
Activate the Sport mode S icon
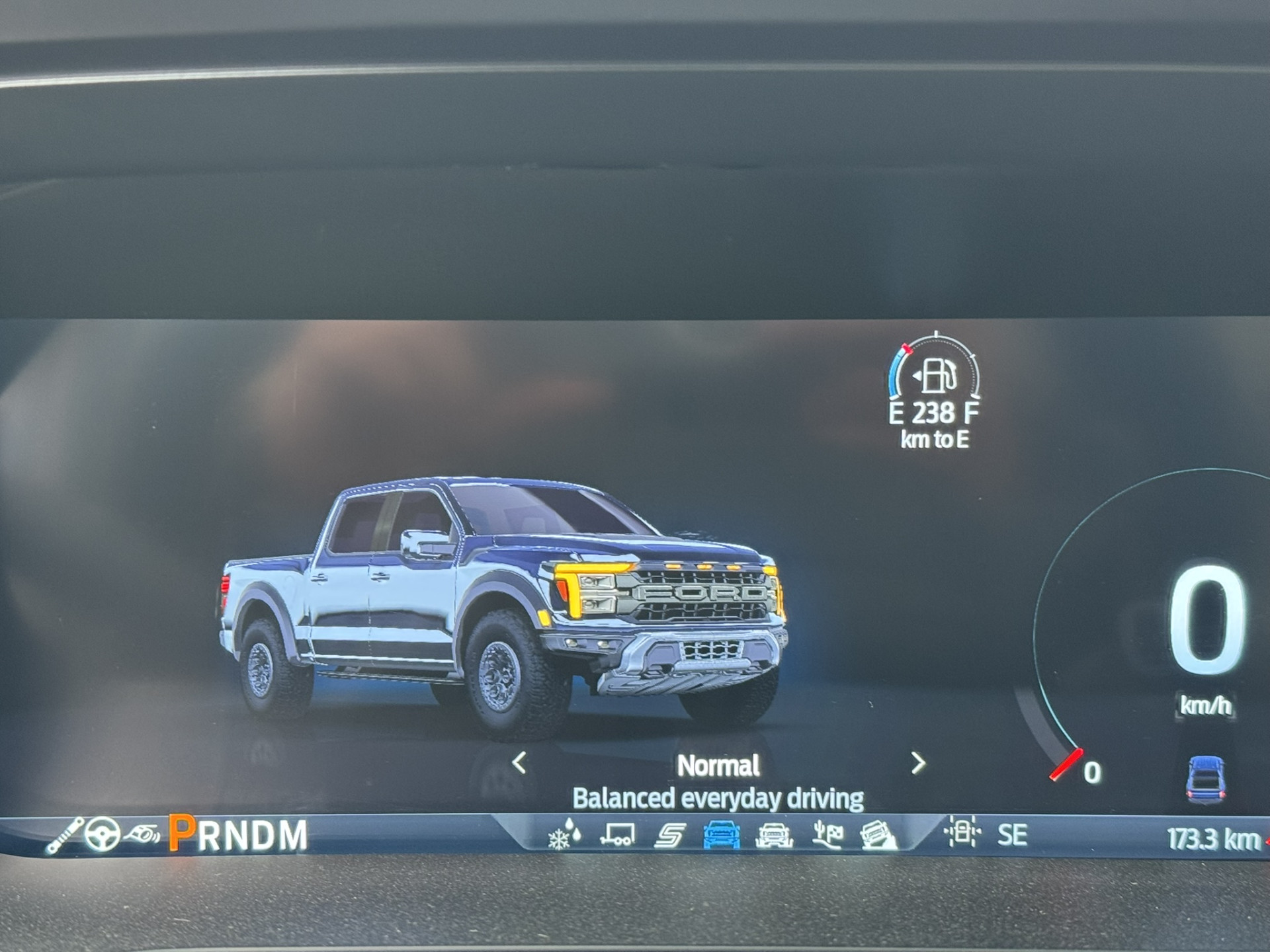tap(669, 836)
